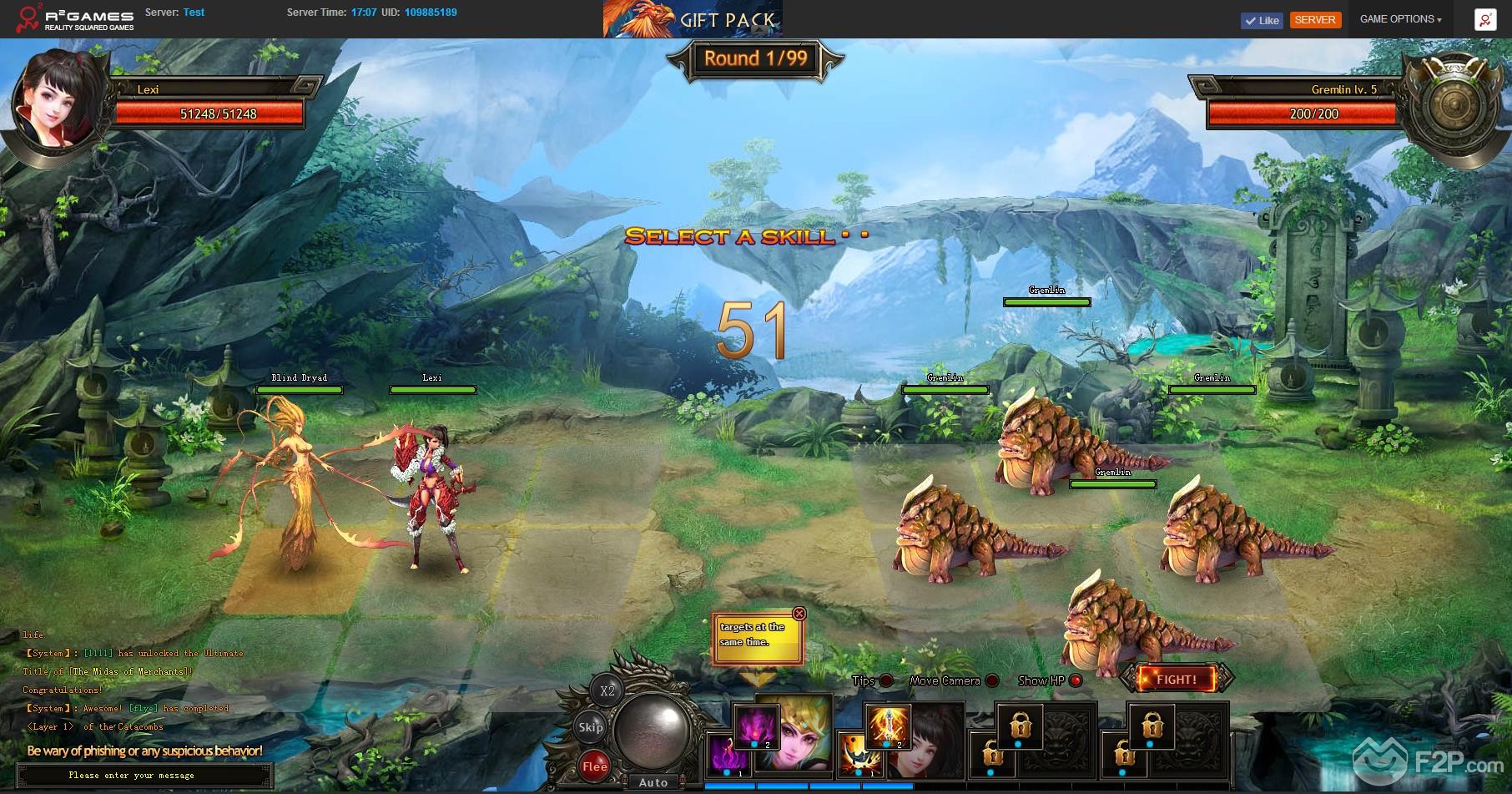Image resolution: width=1512 pixels, height=794 pixels.
Task: Open the GIFT PACK banner
Action: [x=693, y=19]
